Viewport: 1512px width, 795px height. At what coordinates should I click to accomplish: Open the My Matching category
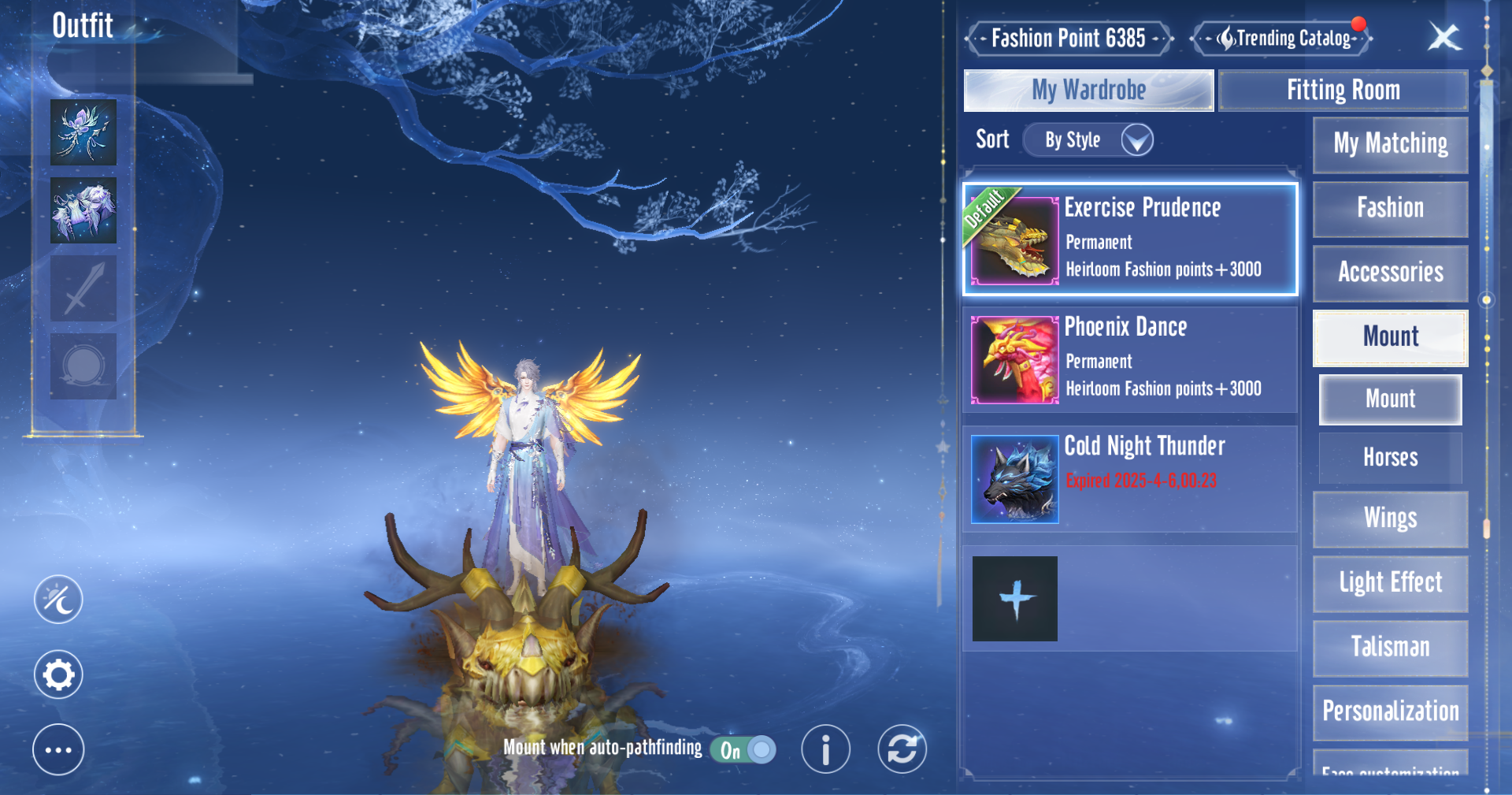coord(1390,144)
